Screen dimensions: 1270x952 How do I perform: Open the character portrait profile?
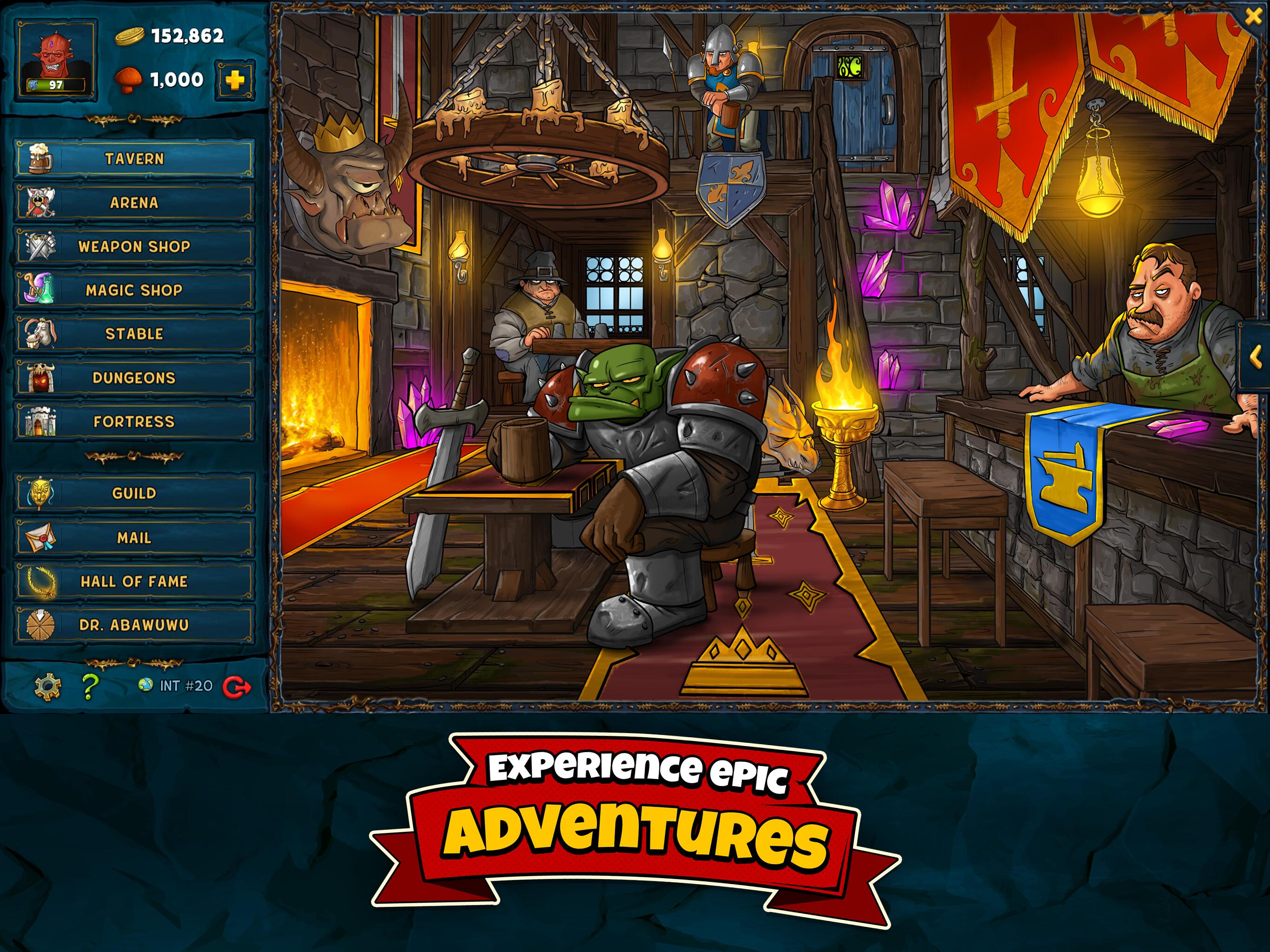point(56,59)
